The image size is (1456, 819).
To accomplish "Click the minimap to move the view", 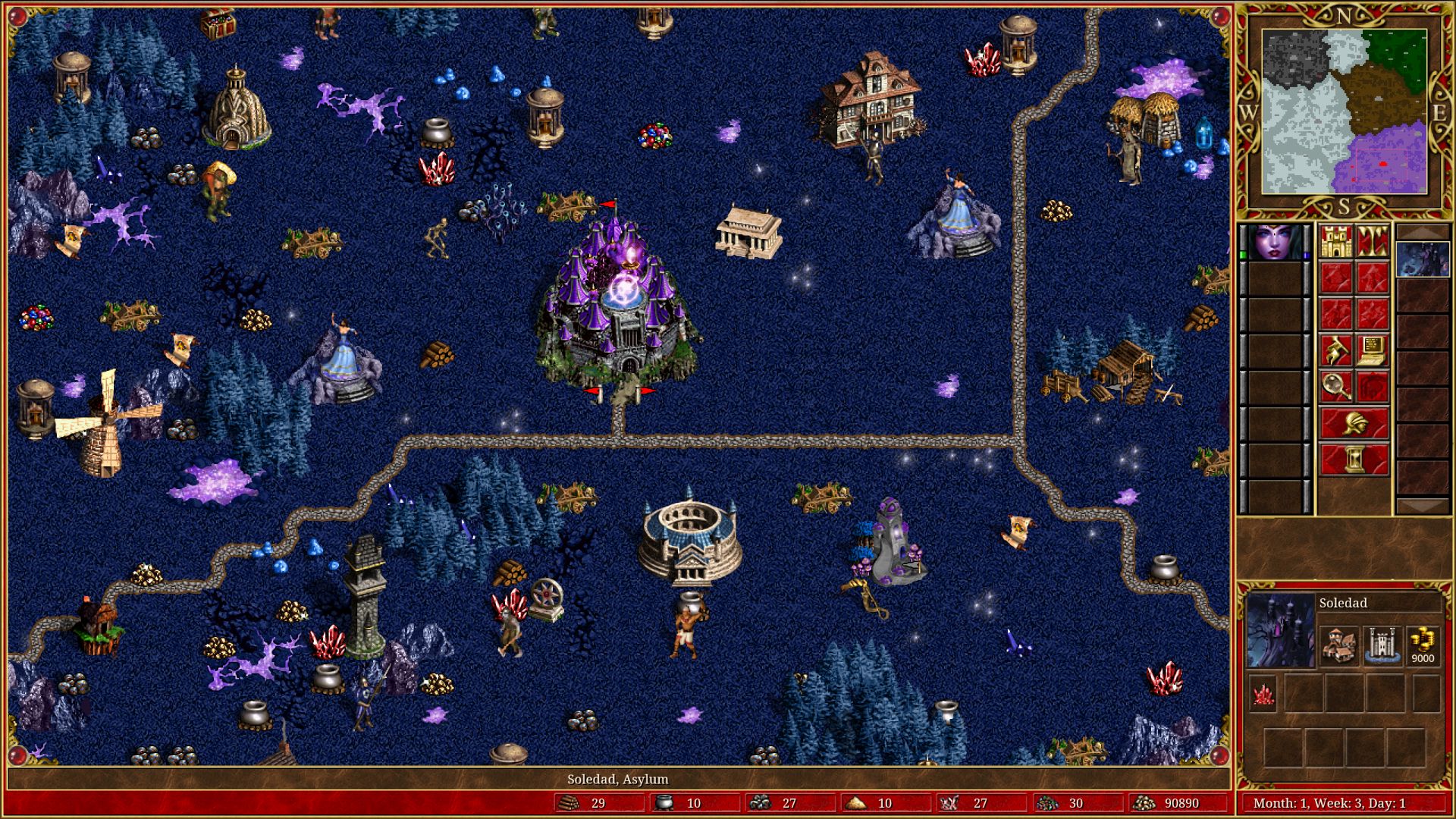I will pos(1344,111).
